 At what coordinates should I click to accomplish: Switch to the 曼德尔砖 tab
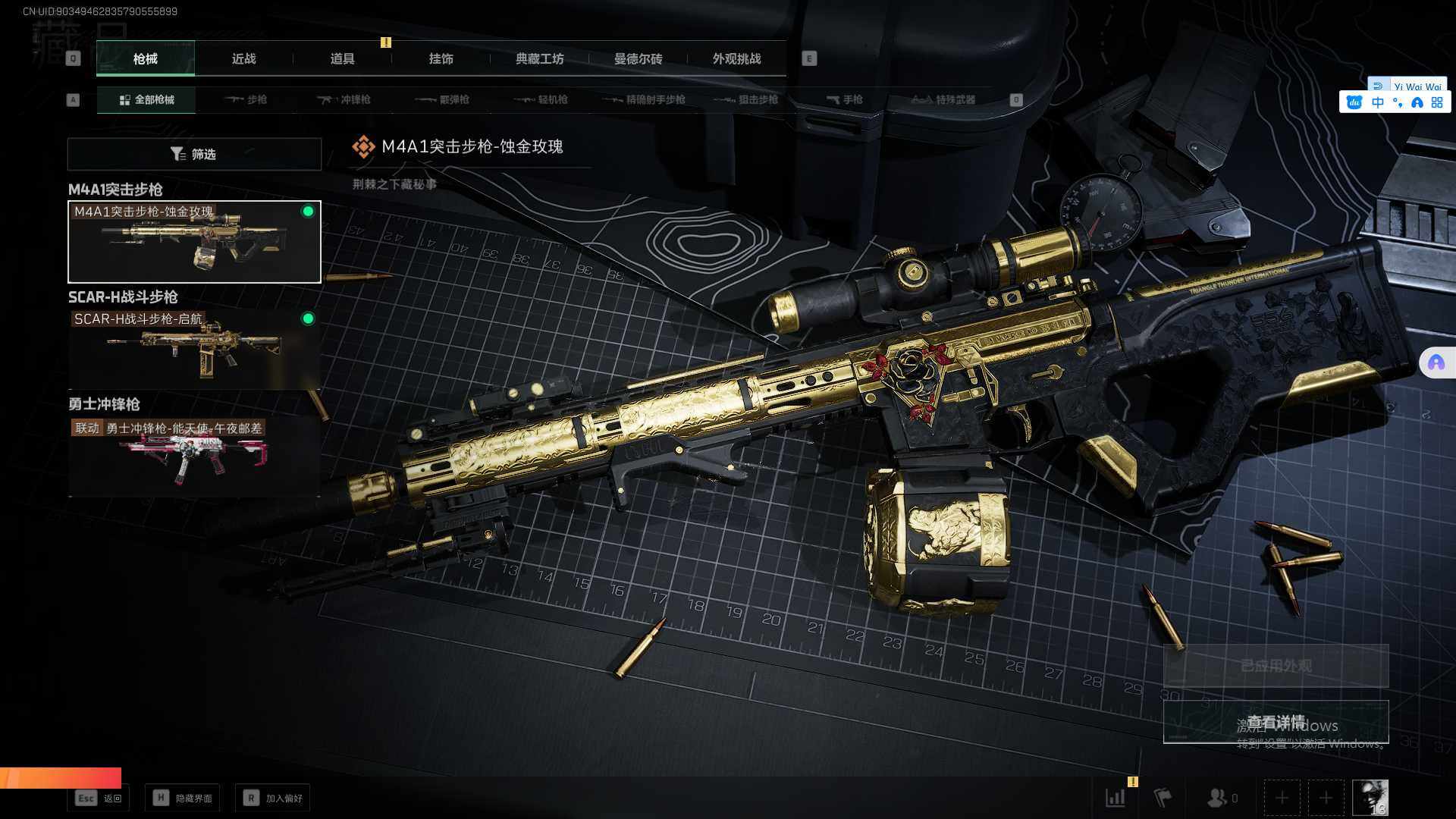(638, 59)
